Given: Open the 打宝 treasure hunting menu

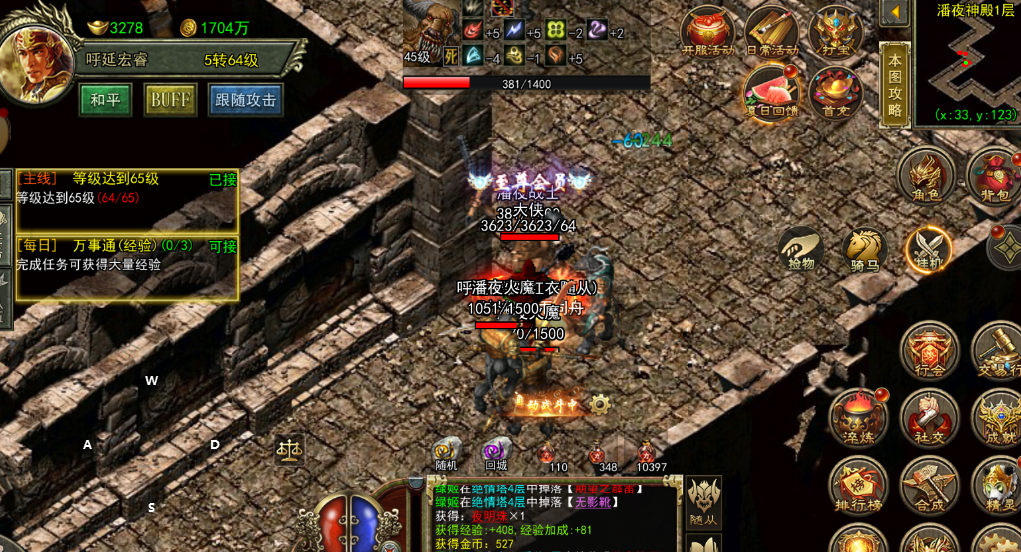Looking at the screenshot, I should pyautogui.click(x=836, y=33).
